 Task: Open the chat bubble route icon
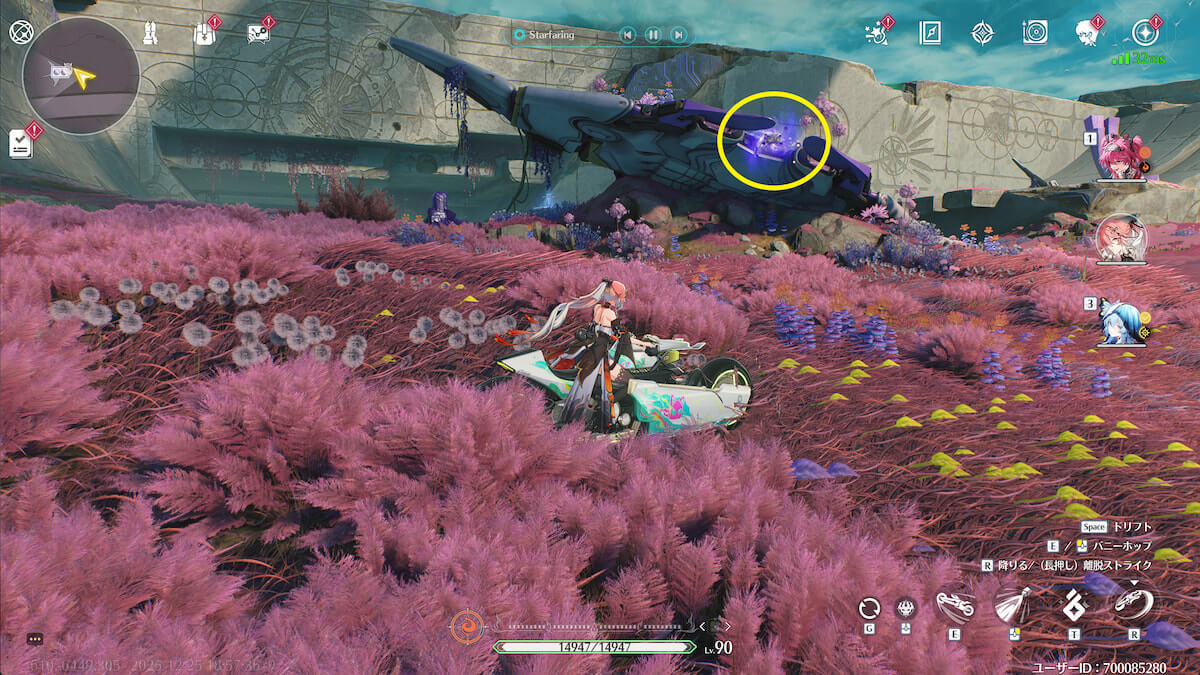[x=257, y=34]
